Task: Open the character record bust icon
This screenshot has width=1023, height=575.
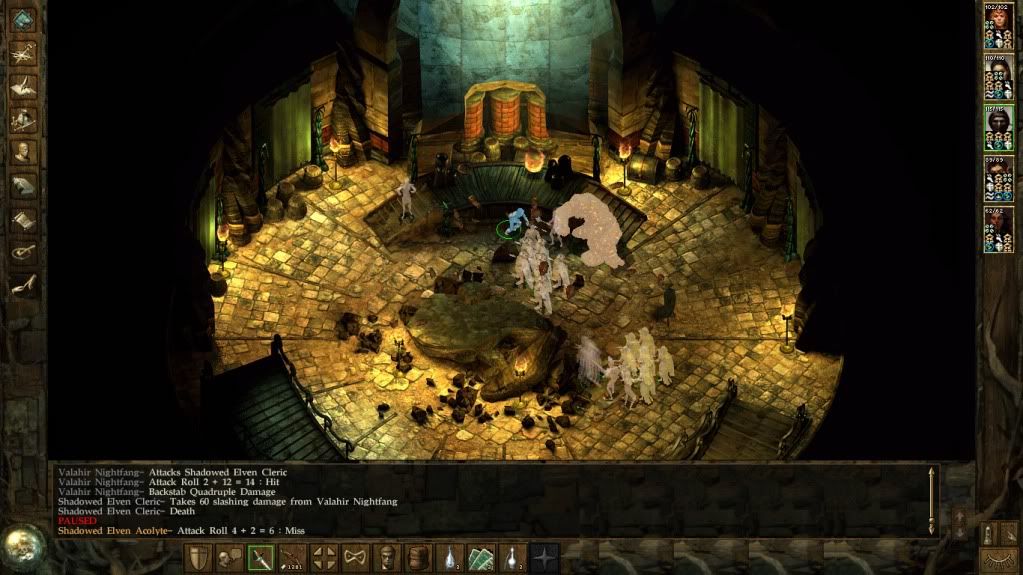Action: 23,152
